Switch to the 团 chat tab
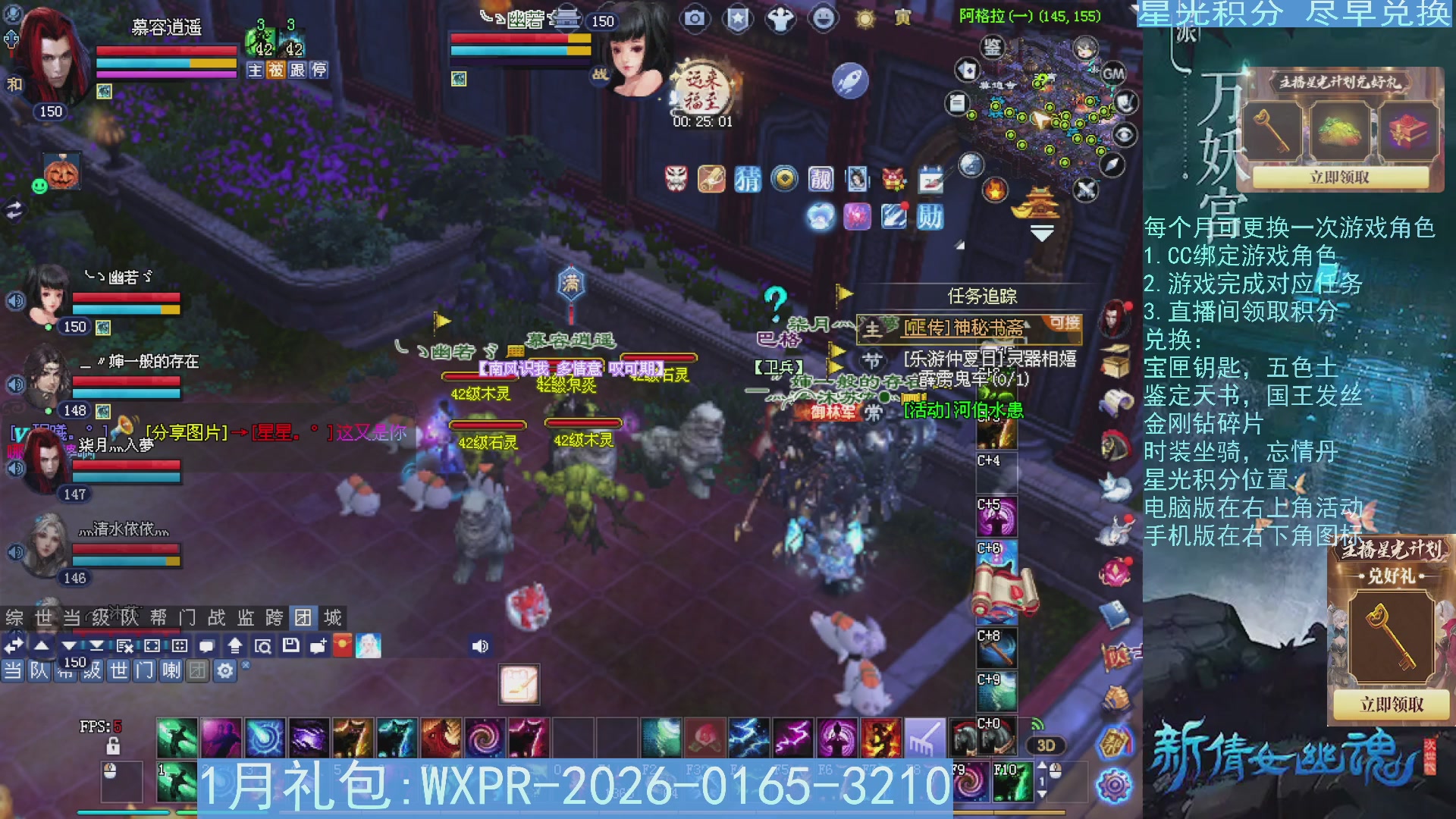This screenshot has width=1456, height=819. click(x=304, y=618)
